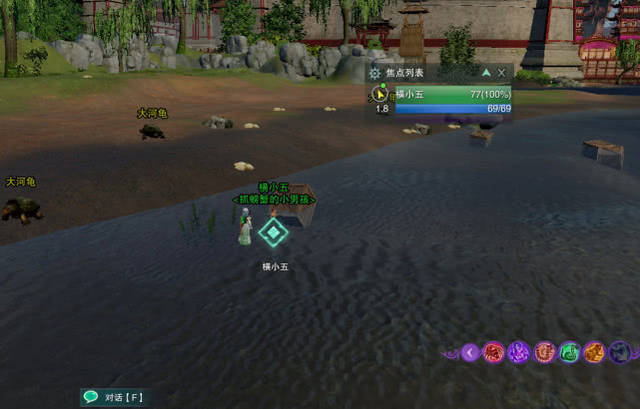Open focus list settings gear
This screenshot has height=409, width=640.
[375, 73]
